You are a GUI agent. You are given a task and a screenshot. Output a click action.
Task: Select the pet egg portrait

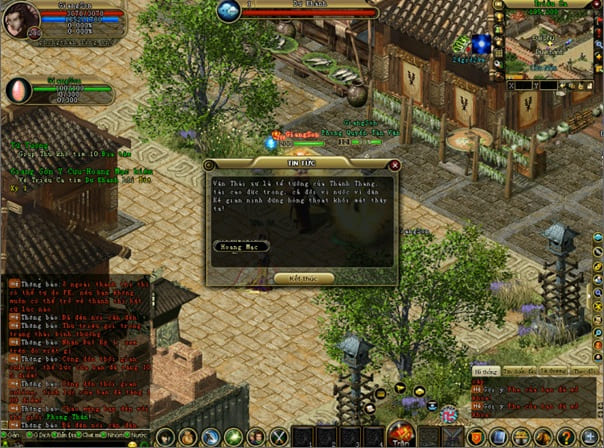point(19,90)
